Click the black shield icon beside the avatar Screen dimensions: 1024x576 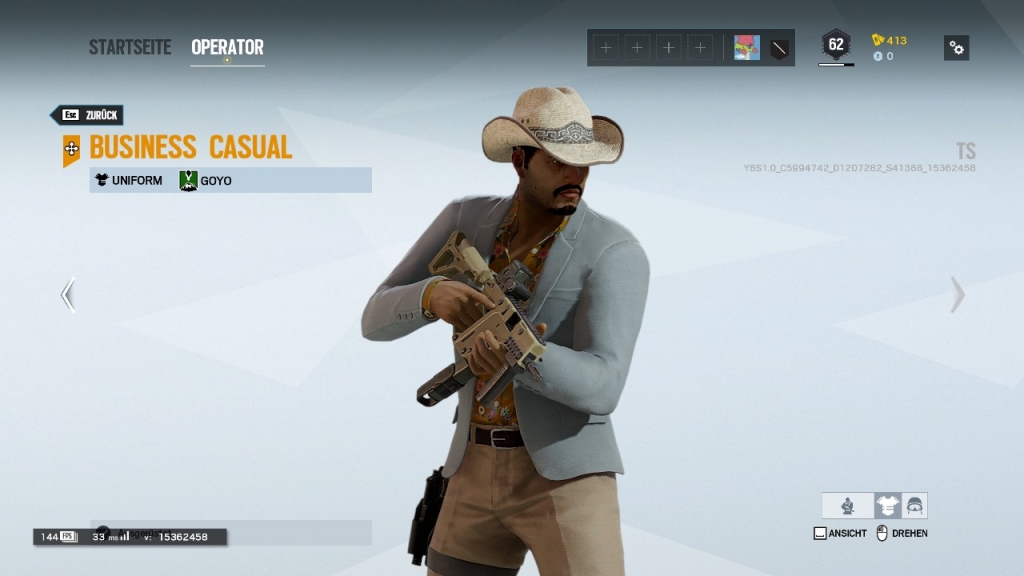pos(779,47)
